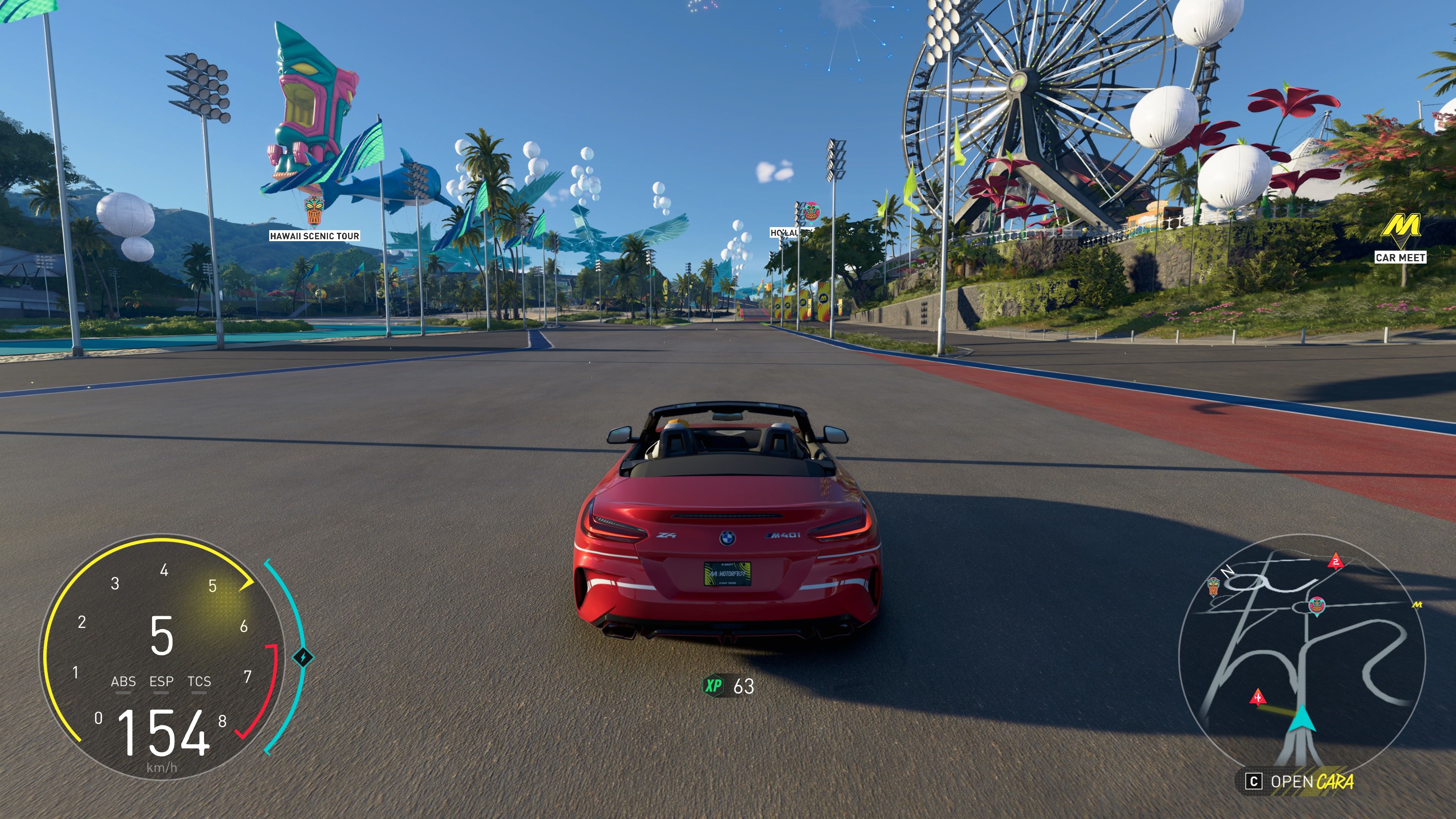The height and width of the screenshot is (819, 1456).
Task: Select the teal-ringed tiki mask icon on minimap
Action: [1316, 606]
